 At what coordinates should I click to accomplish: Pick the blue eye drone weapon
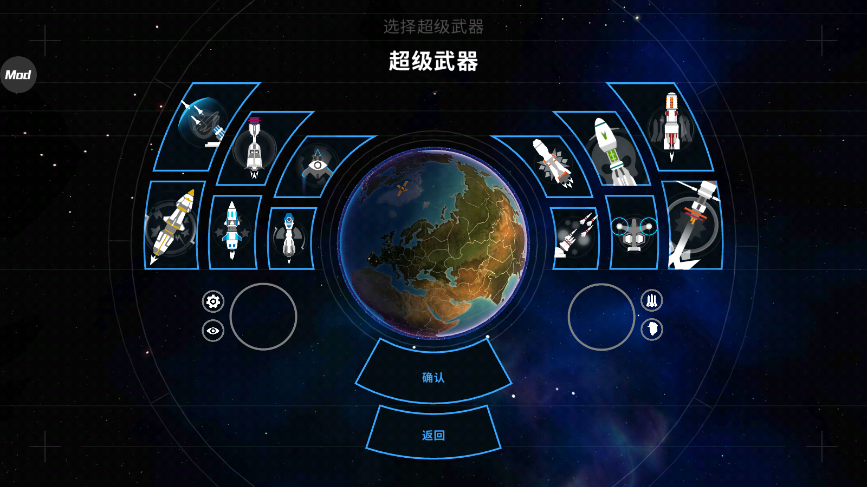click(317, 165)
